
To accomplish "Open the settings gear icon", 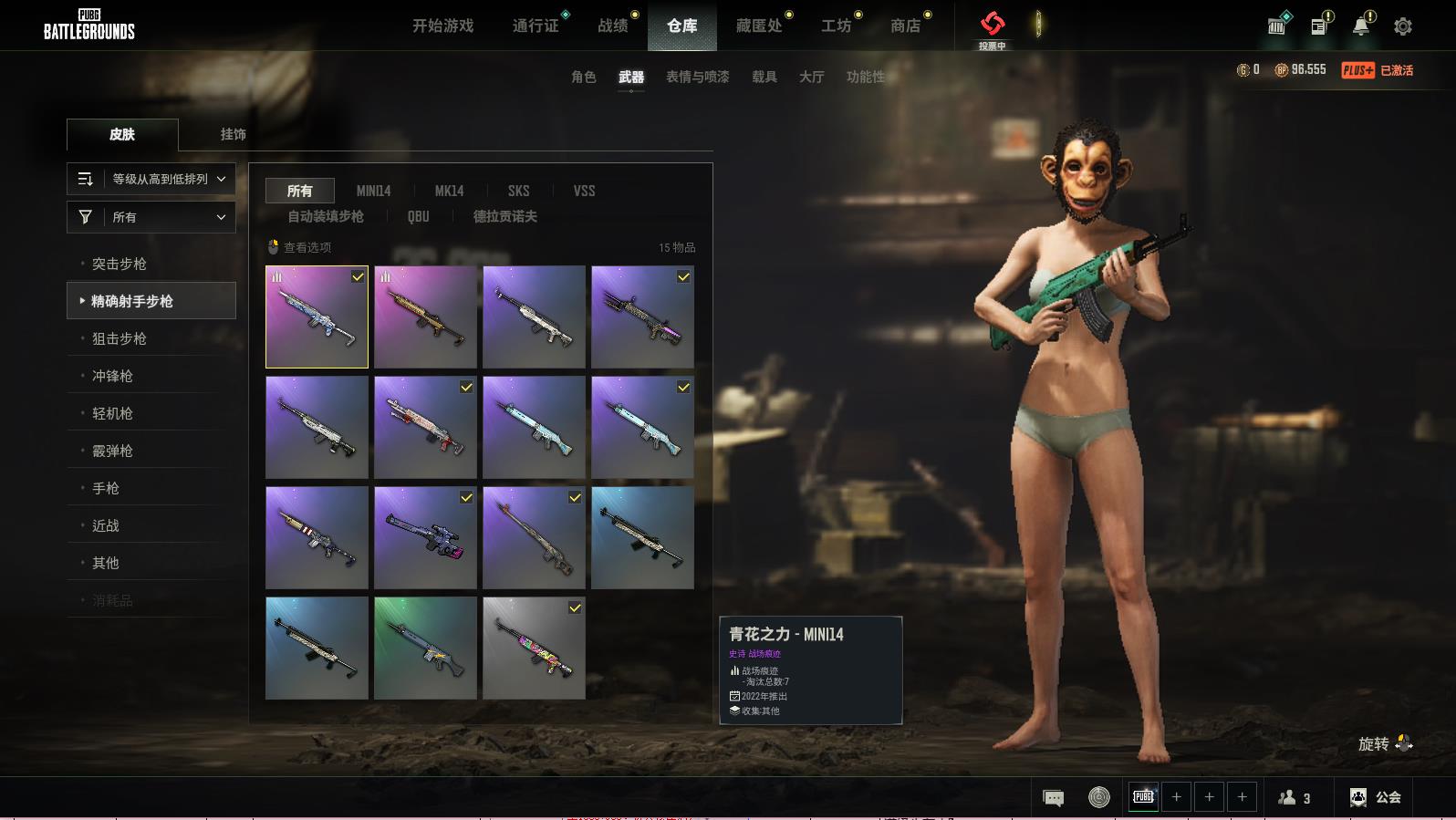I will pos(1403,26).
